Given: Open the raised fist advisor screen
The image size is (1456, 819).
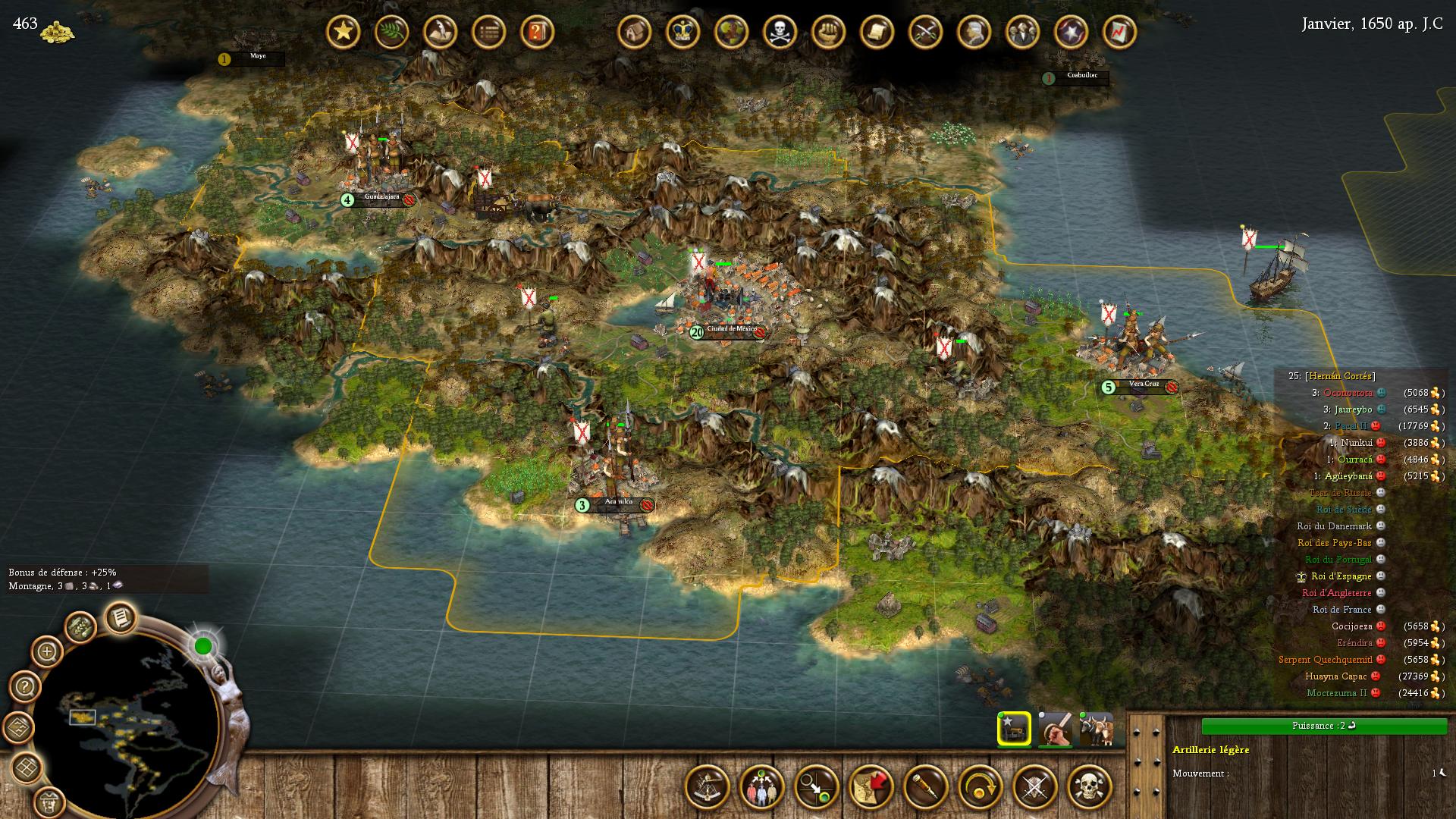Looking at the screenshot, I should click(x=828, y=32).
